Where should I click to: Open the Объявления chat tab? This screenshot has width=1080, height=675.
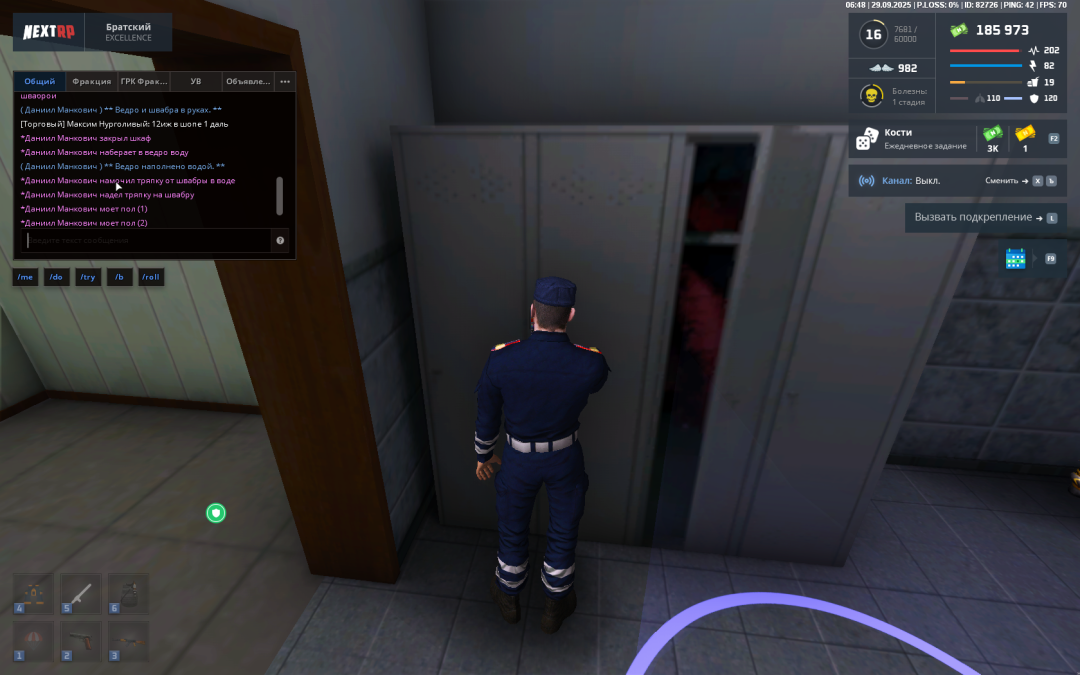pyautogui.click(x=248, y=81)
